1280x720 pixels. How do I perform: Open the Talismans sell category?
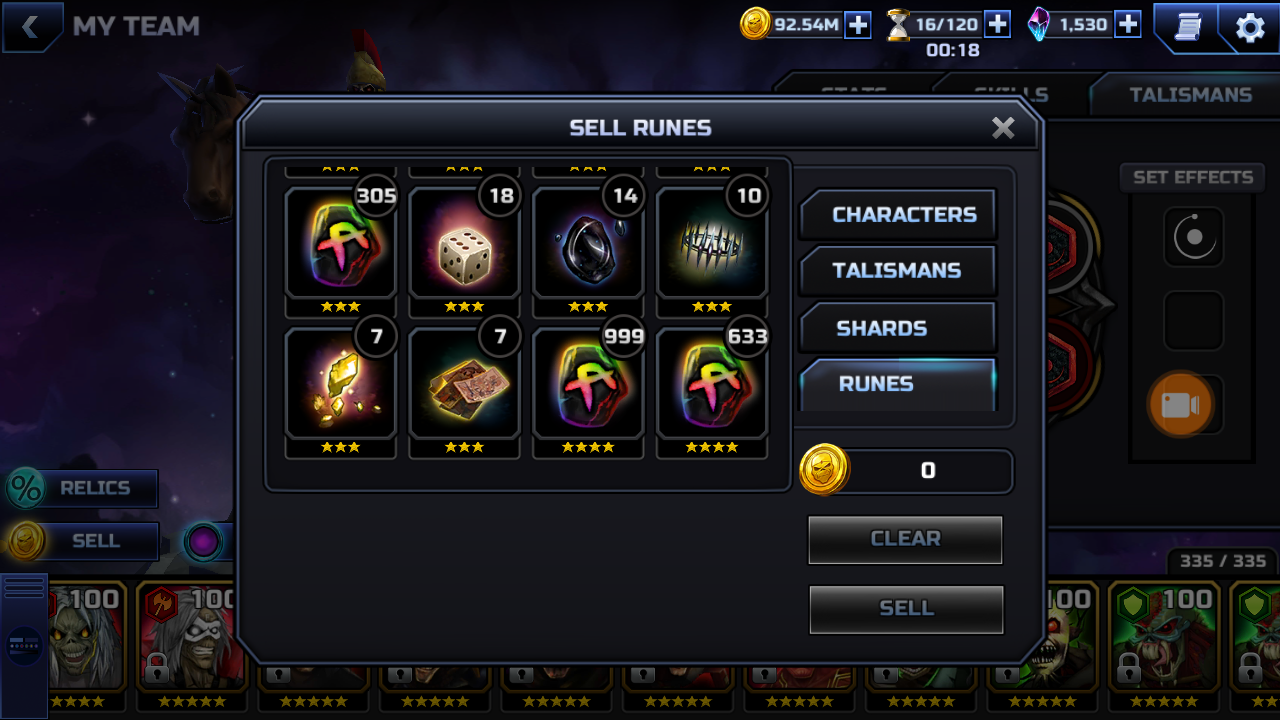click(897, 271)
